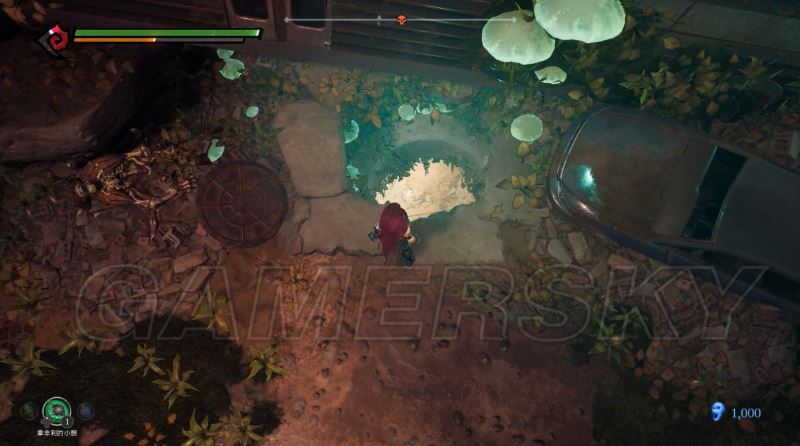This screenshot has height=446, width=800.
Task: Select the green consumable item in the center slot
Action: [x=57, y=410]
